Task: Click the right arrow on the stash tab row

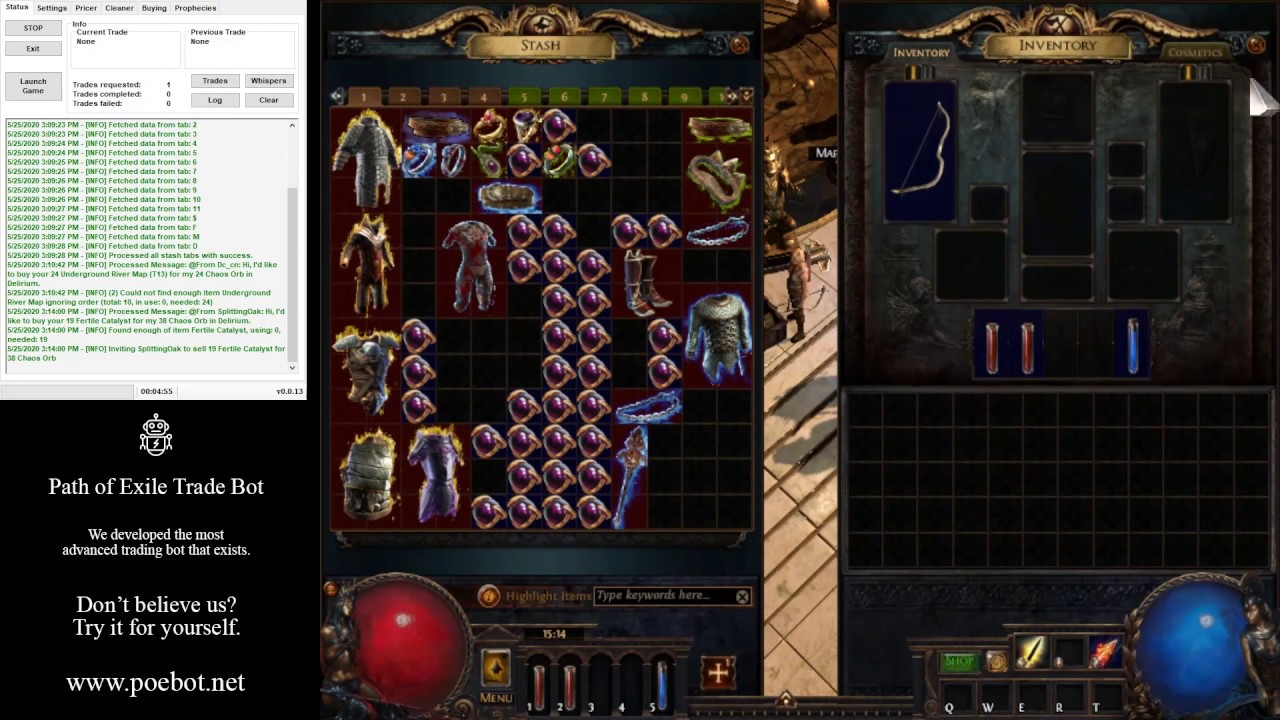Action: [732, 96]
